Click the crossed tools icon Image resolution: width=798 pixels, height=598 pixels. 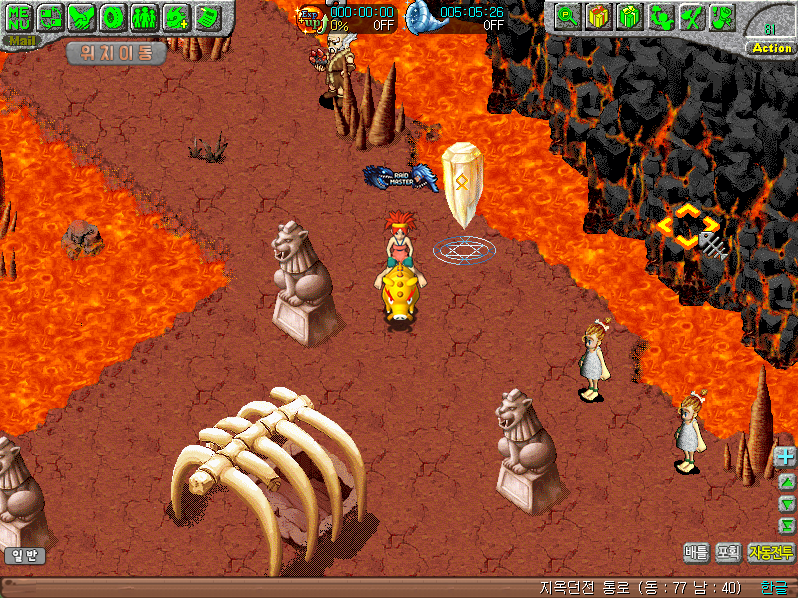pos(692,17)
